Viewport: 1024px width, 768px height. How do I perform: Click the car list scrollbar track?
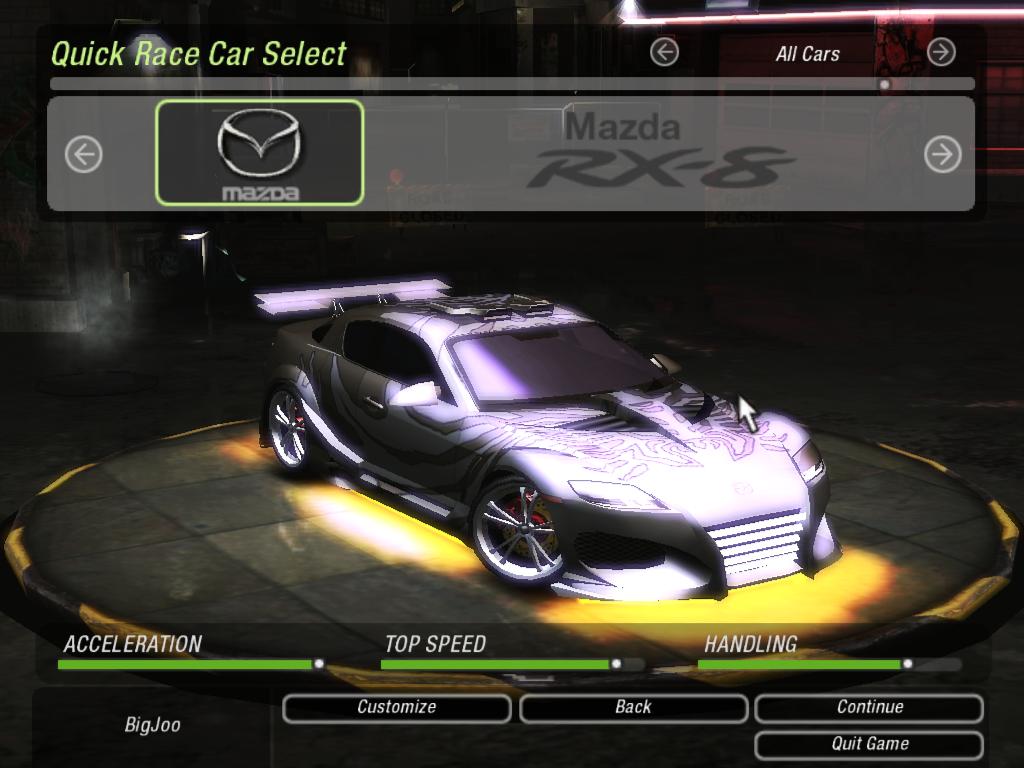[500, 85]
